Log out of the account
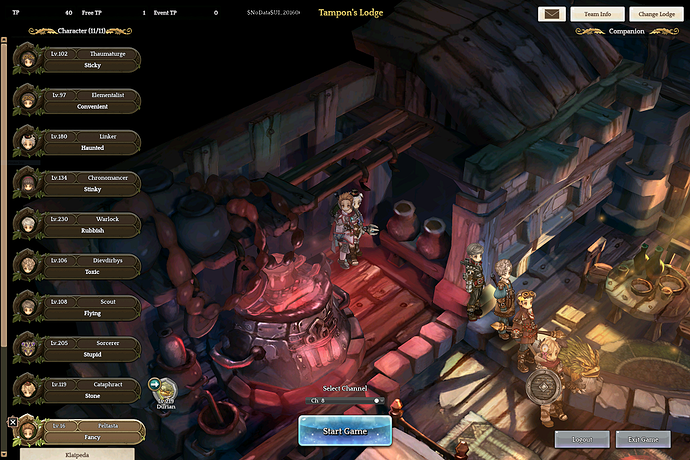 pyautogui.click(x=581, y=439)
